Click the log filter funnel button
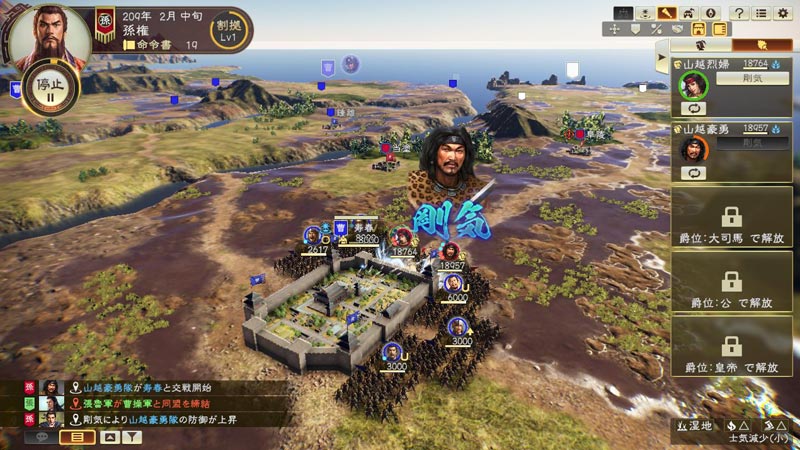 click(x=133, y=437)
